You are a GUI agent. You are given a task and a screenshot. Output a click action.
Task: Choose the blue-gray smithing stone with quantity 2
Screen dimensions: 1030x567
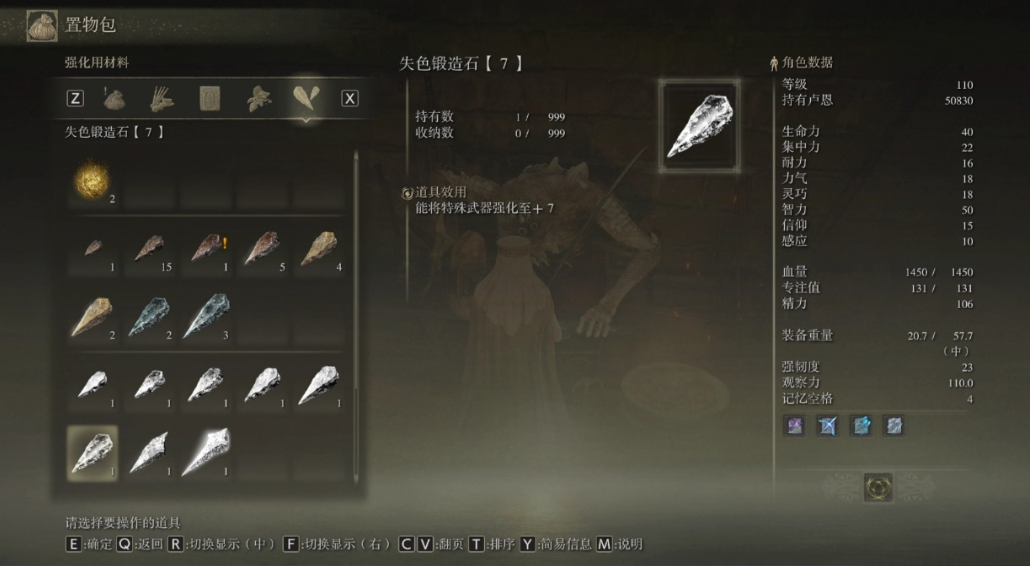[x=149, y=317]
